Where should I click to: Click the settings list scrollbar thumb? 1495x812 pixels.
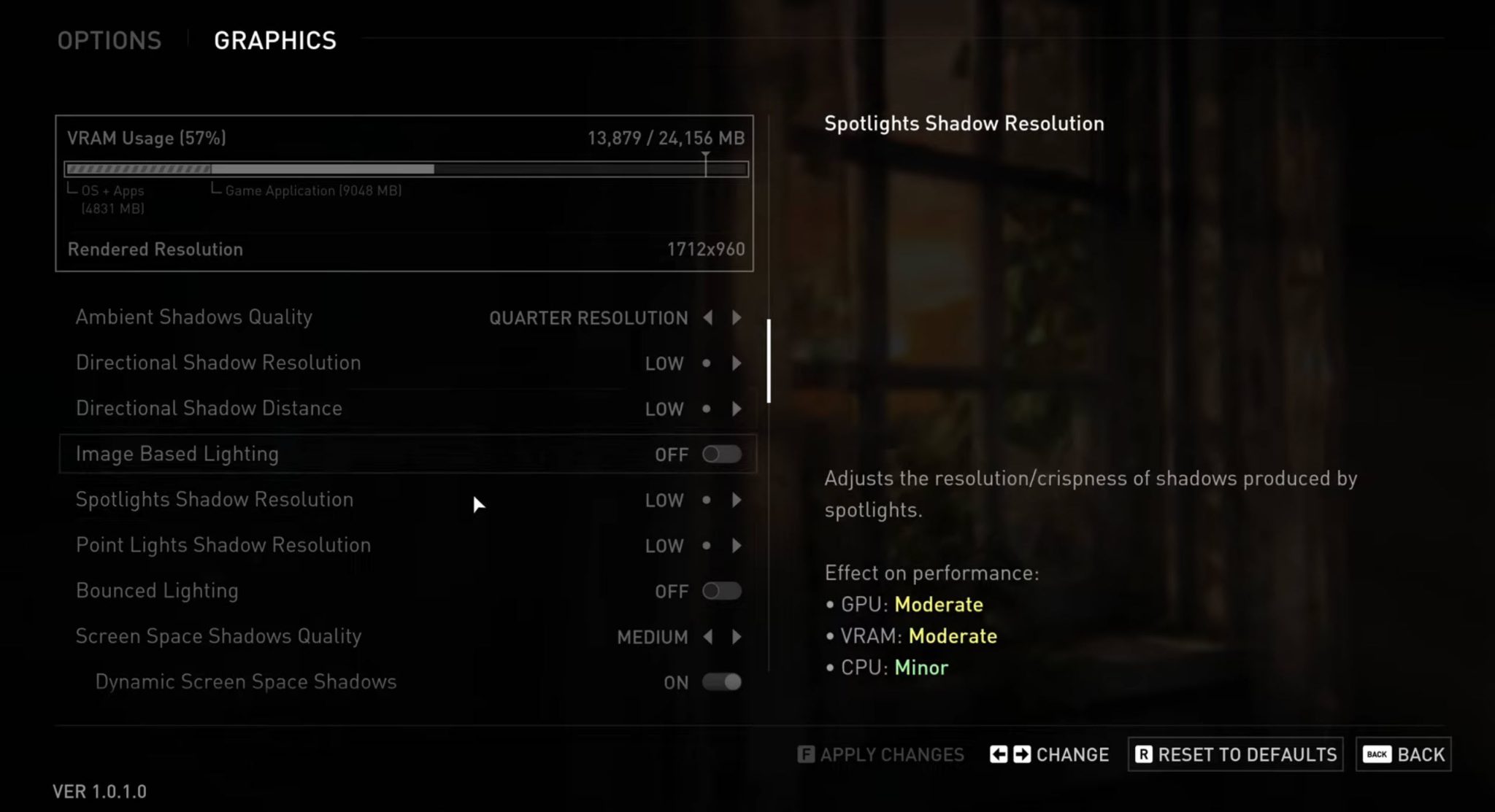769,360
